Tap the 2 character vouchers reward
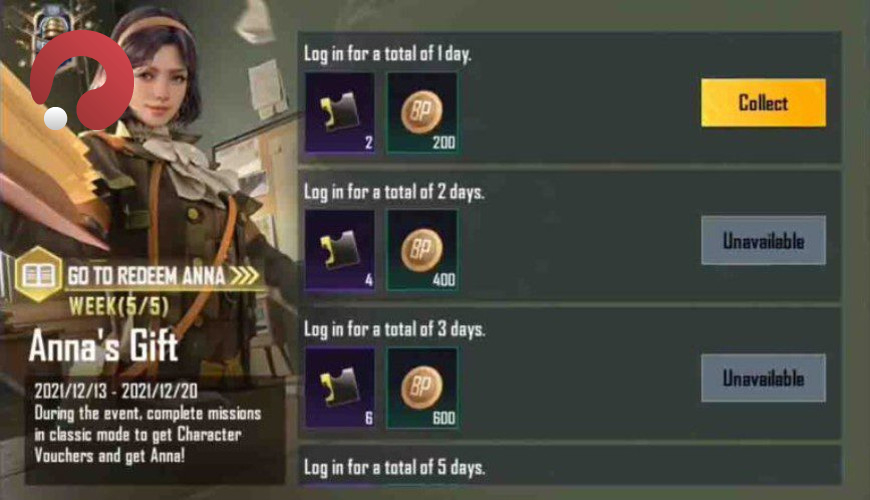 pos(339,112)
